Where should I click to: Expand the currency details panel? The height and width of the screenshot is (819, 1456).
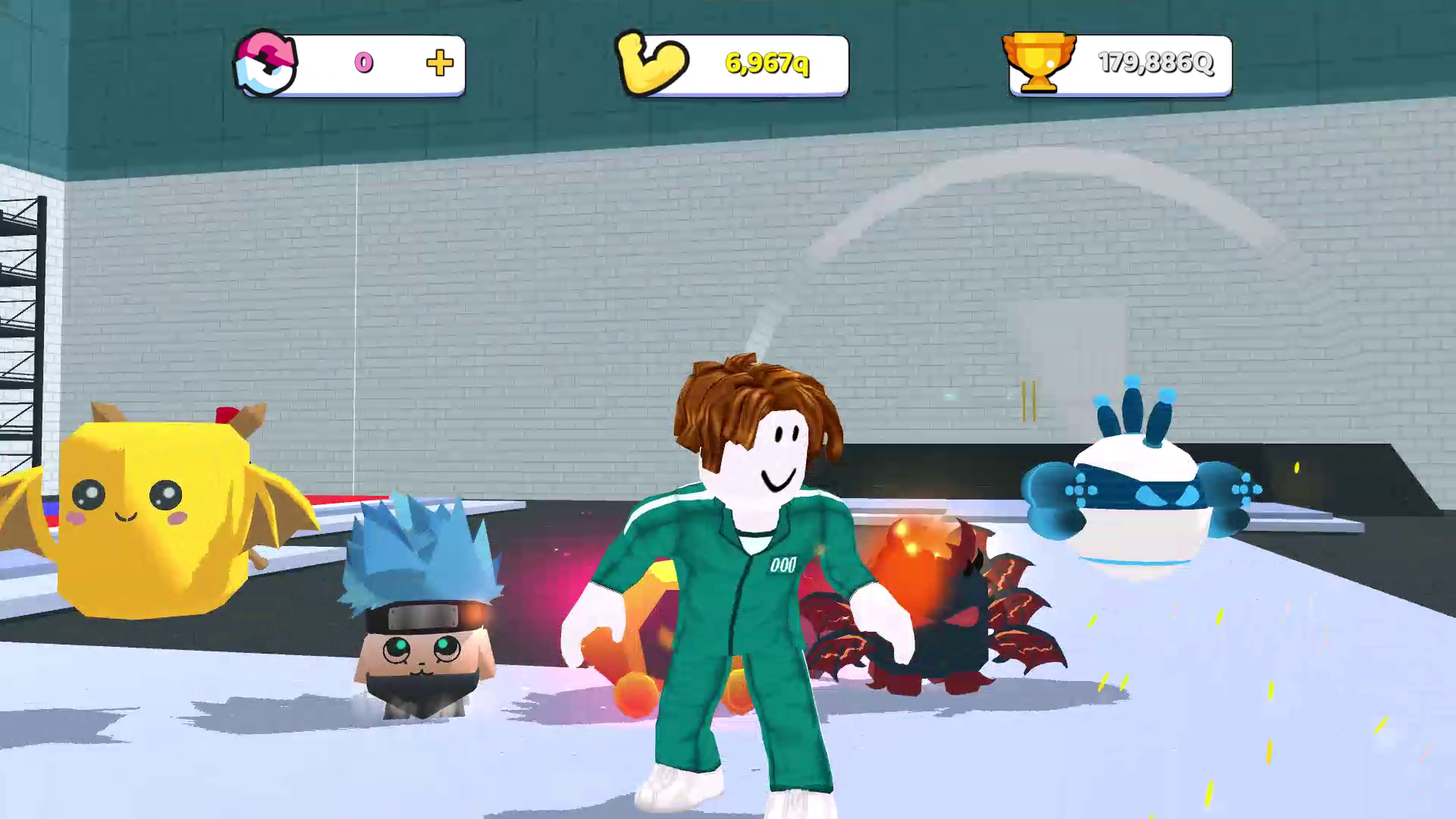click(x=349, y=64)
